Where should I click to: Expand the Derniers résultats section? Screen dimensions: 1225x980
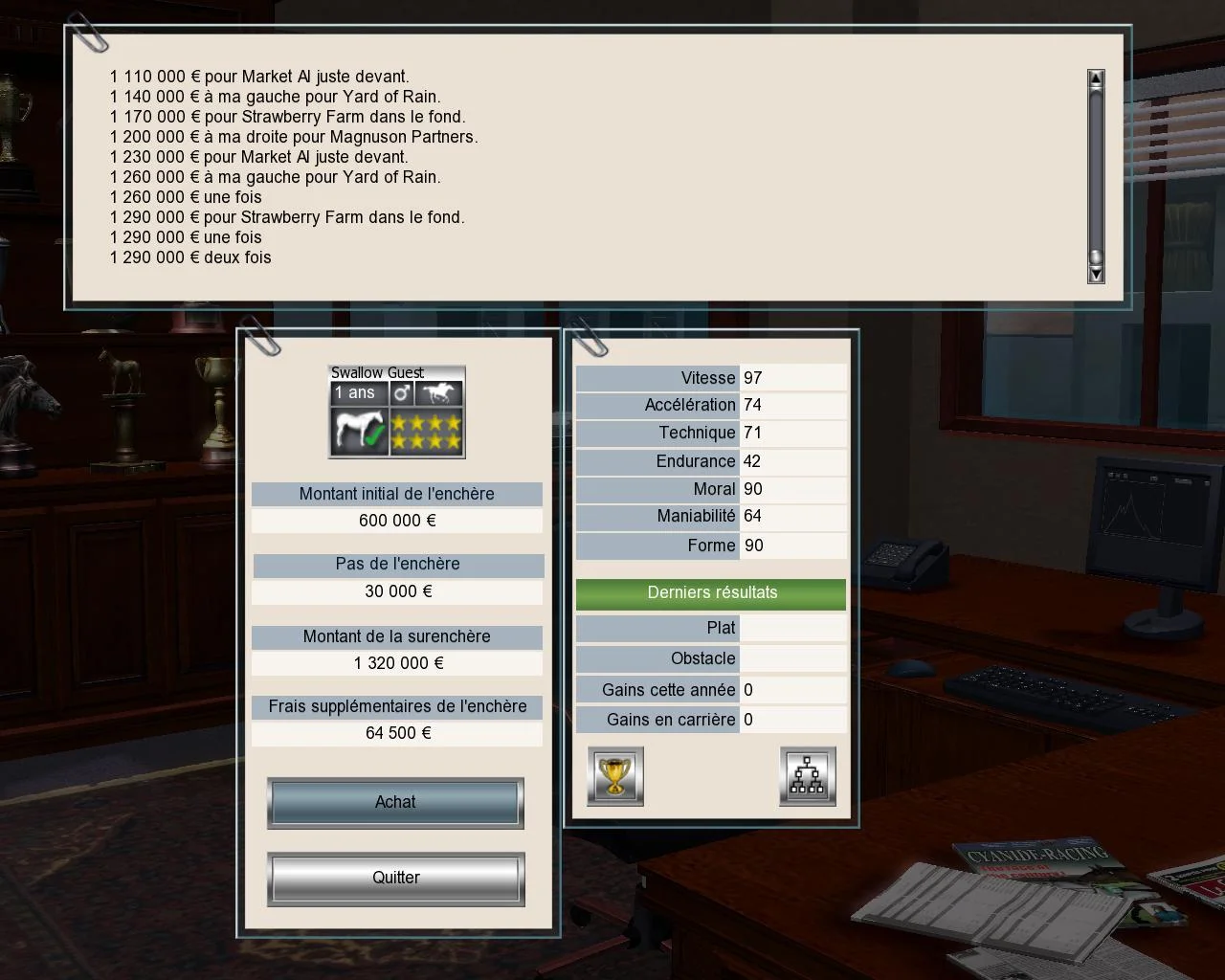coord(710,593)
